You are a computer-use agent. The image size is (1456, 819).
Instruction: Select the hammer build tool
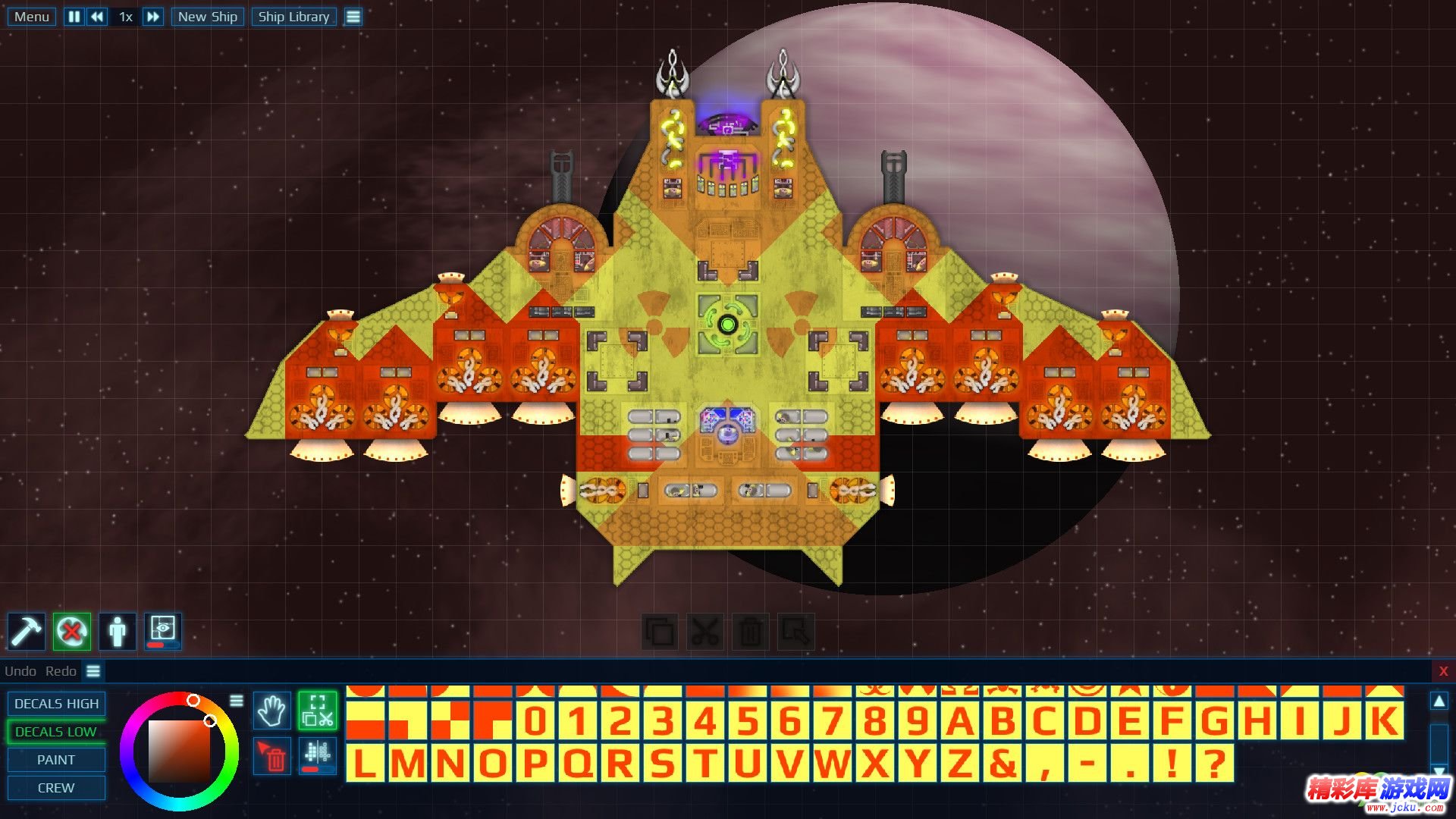pyautogui.click(x=27, y=631)
